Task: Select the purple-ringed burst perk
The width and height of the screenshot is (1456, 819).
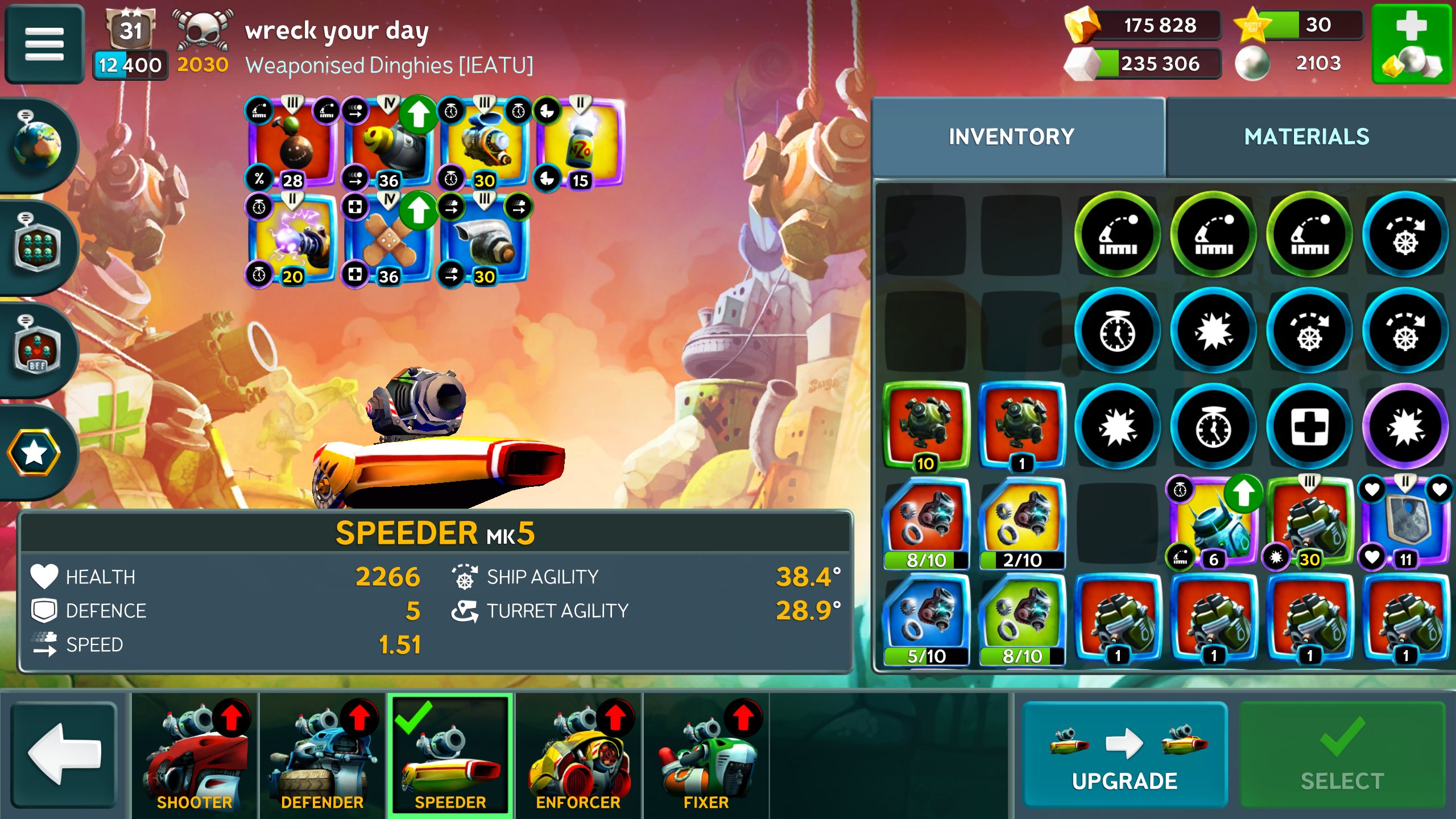Action: (x=1405, y=427)
